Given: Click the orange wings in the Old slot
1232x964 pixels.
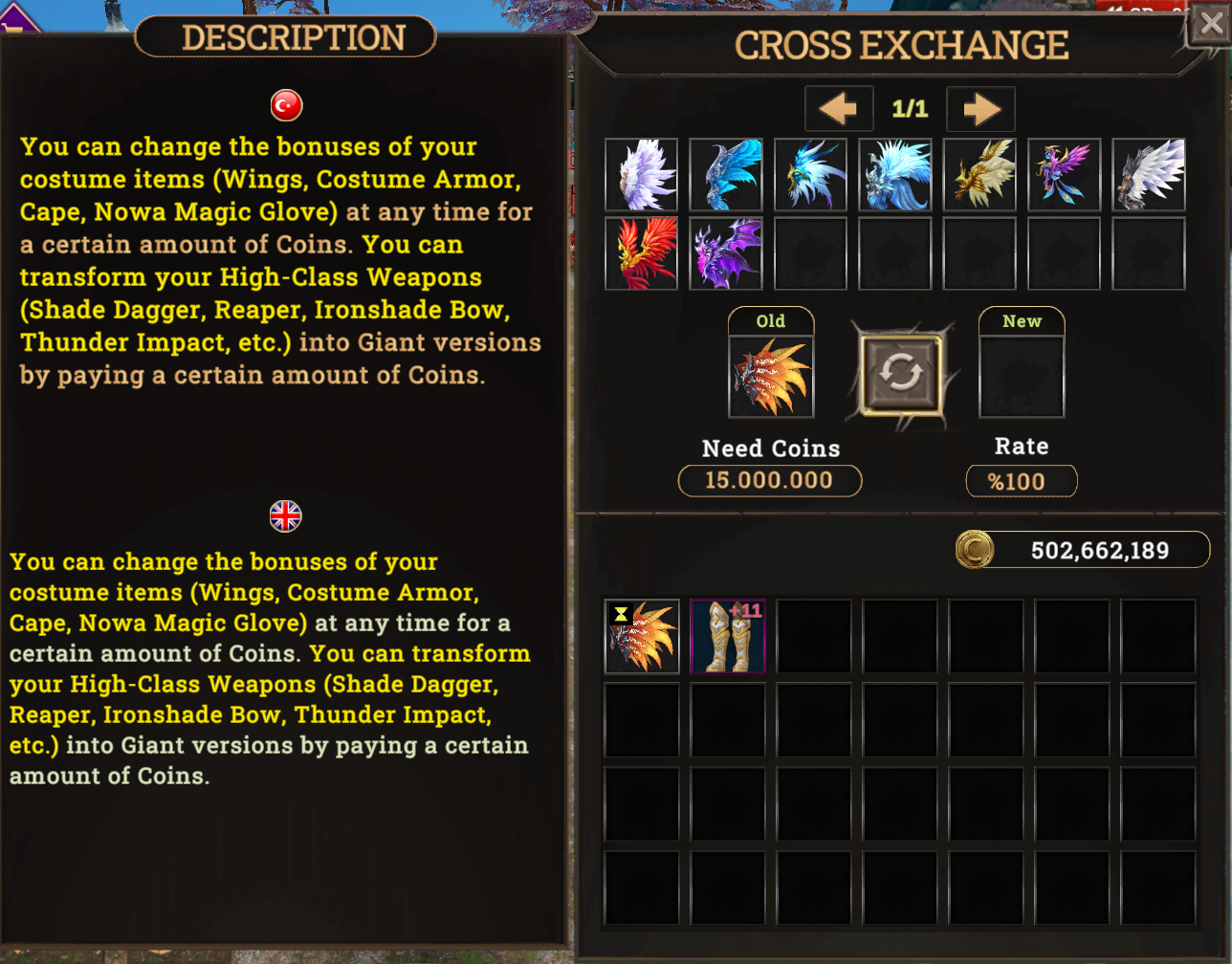Looking at the screenshot, I should (771, 377).
